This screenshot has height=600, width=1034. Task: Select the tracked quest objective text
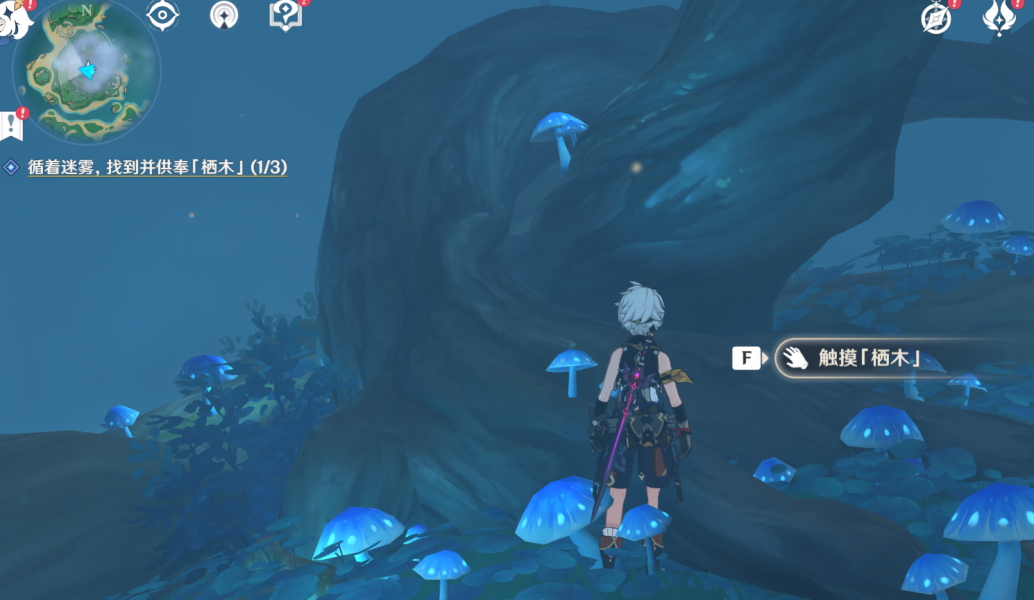point(157,168)
